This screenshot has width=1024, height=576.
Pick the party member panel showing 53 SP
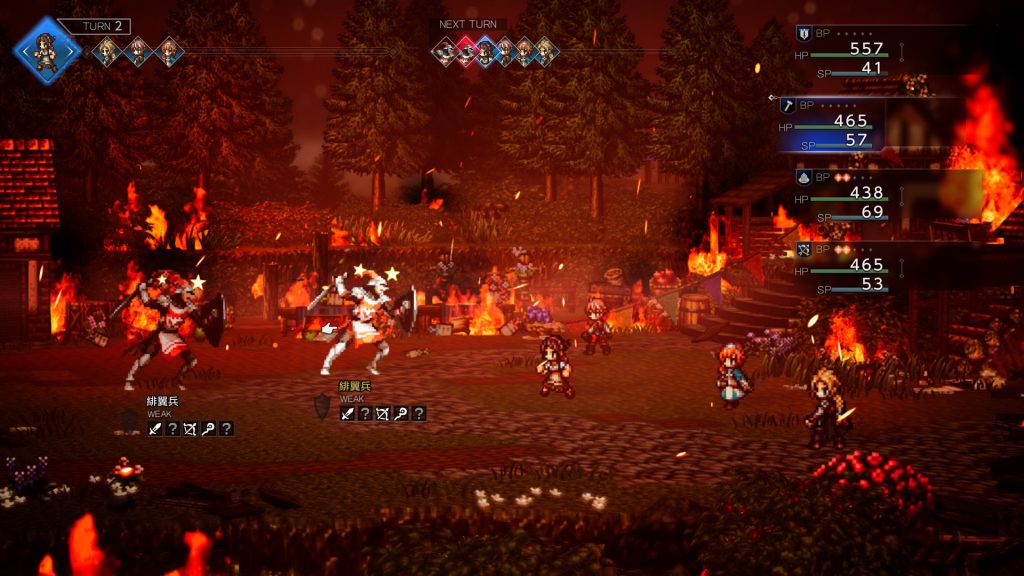point(850,266)
